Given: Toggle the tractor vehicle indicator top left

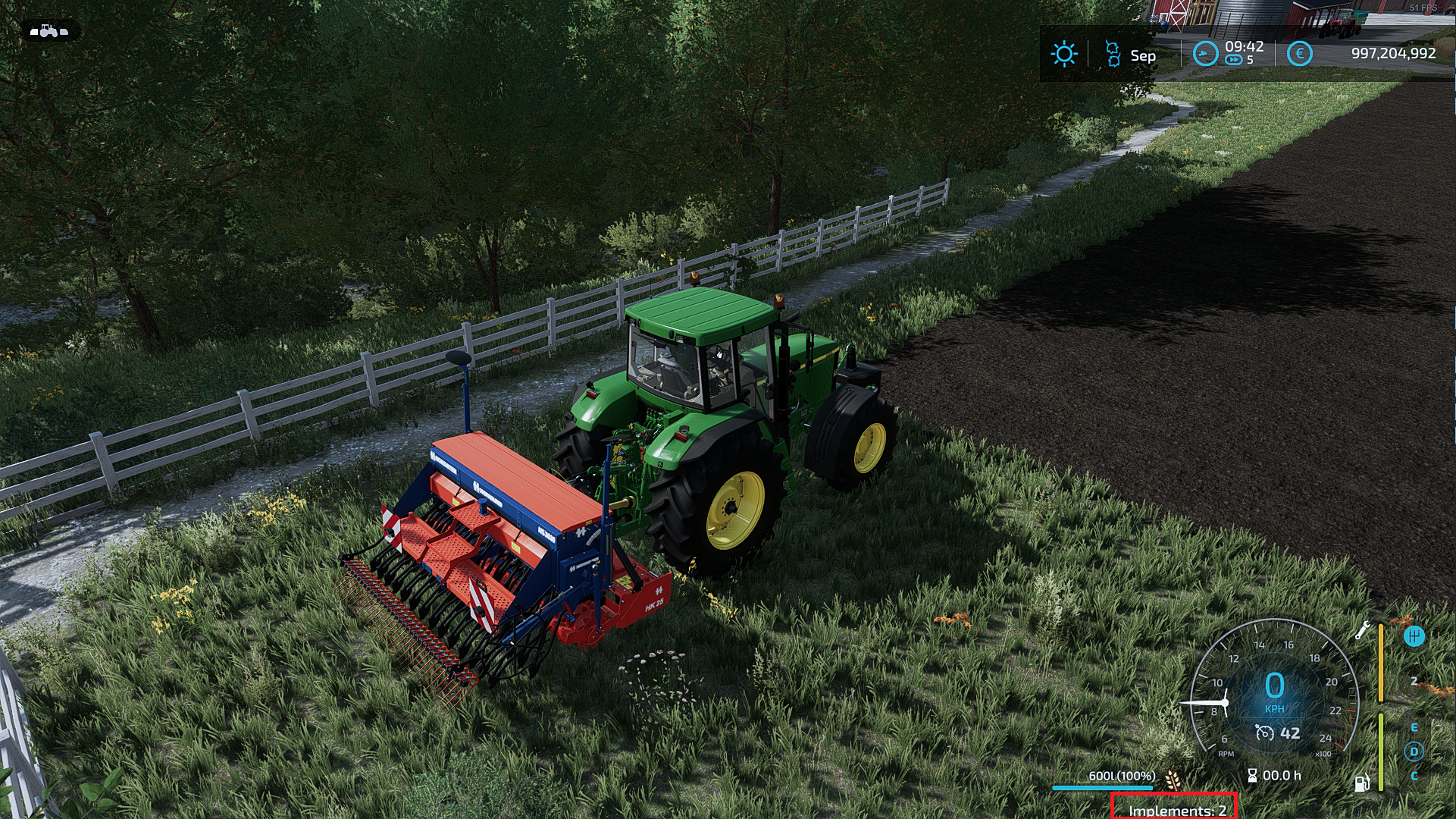Looking at the screenshot, I should 49,32.
